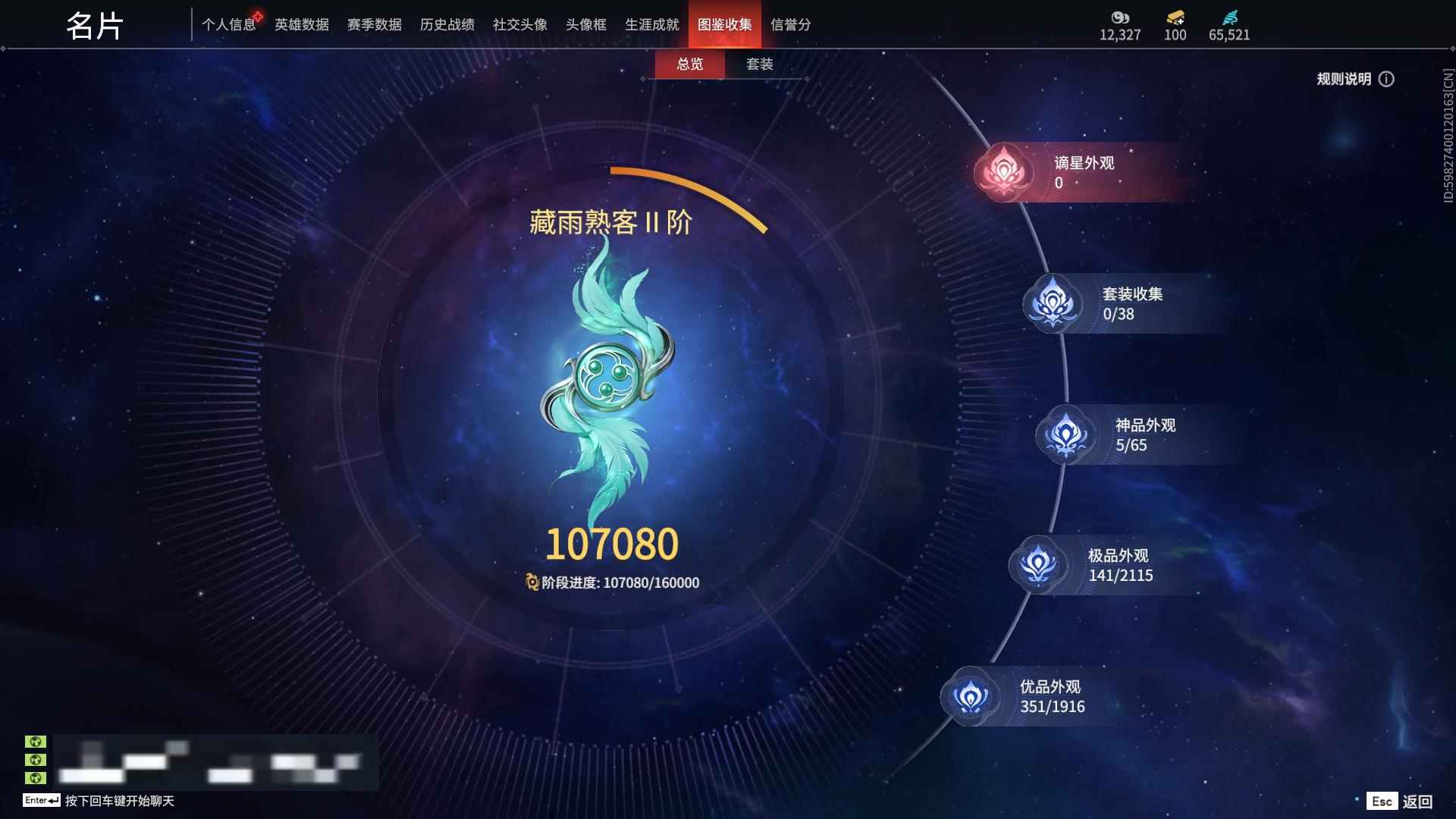Click the Esc 返回 button
This screenshot has width=1456, height=819.
1400,800
